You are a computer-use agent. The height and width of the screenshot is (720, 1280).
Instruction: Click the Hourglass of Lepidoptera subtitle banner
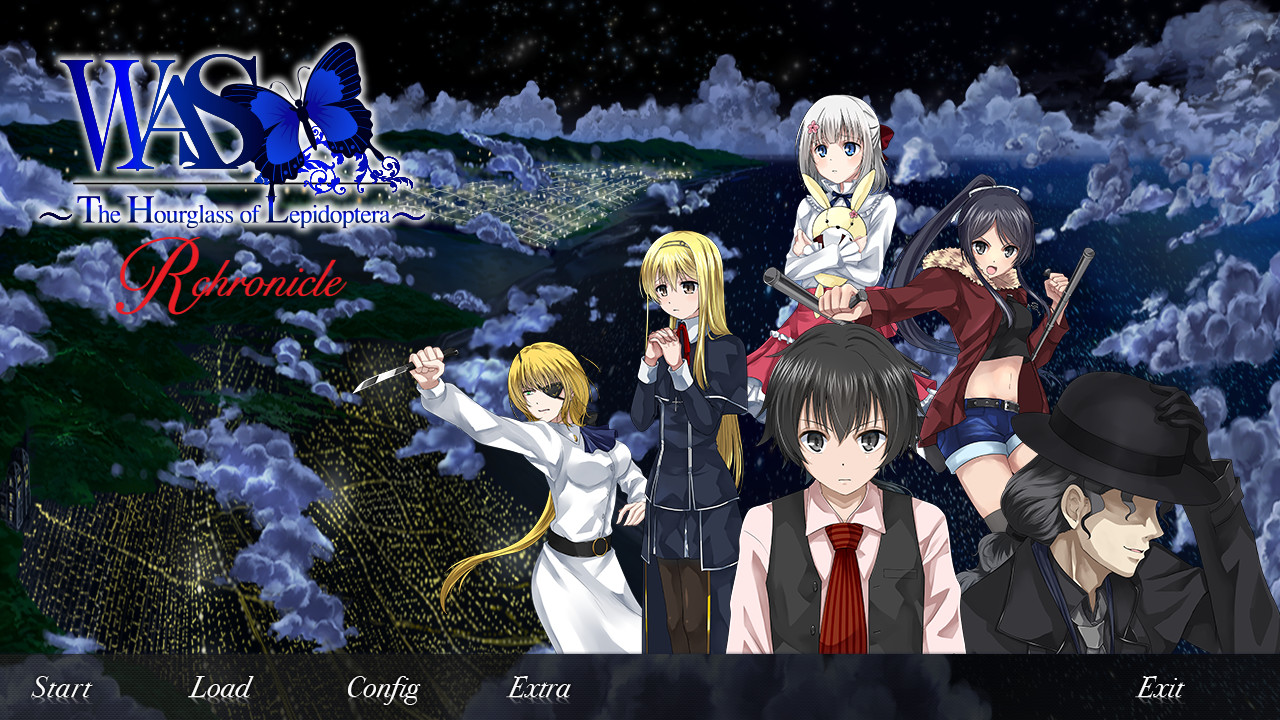pos(240,211)
